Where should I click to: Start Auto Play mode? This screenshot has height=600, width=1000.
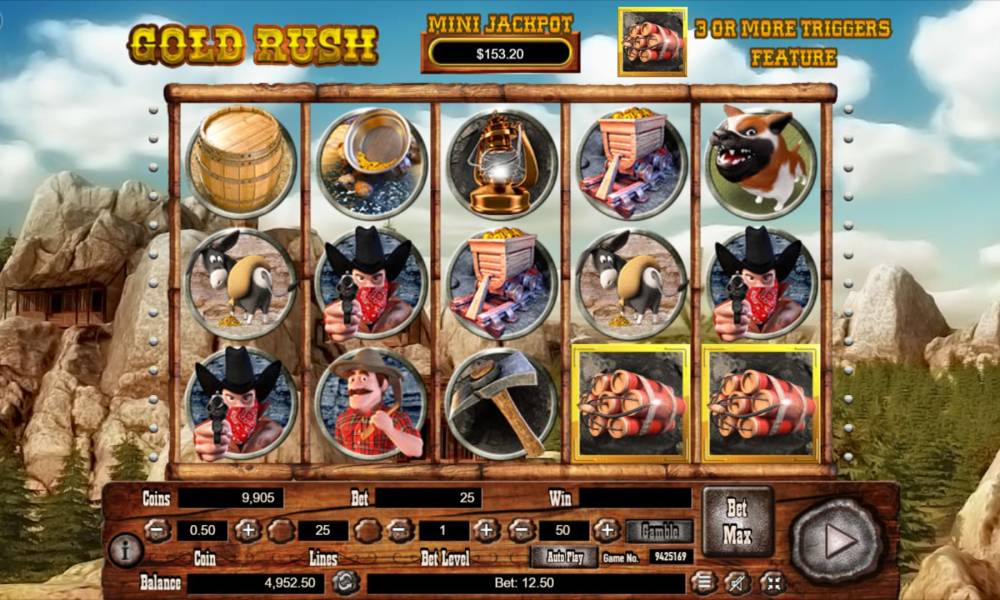coord(564,557)
